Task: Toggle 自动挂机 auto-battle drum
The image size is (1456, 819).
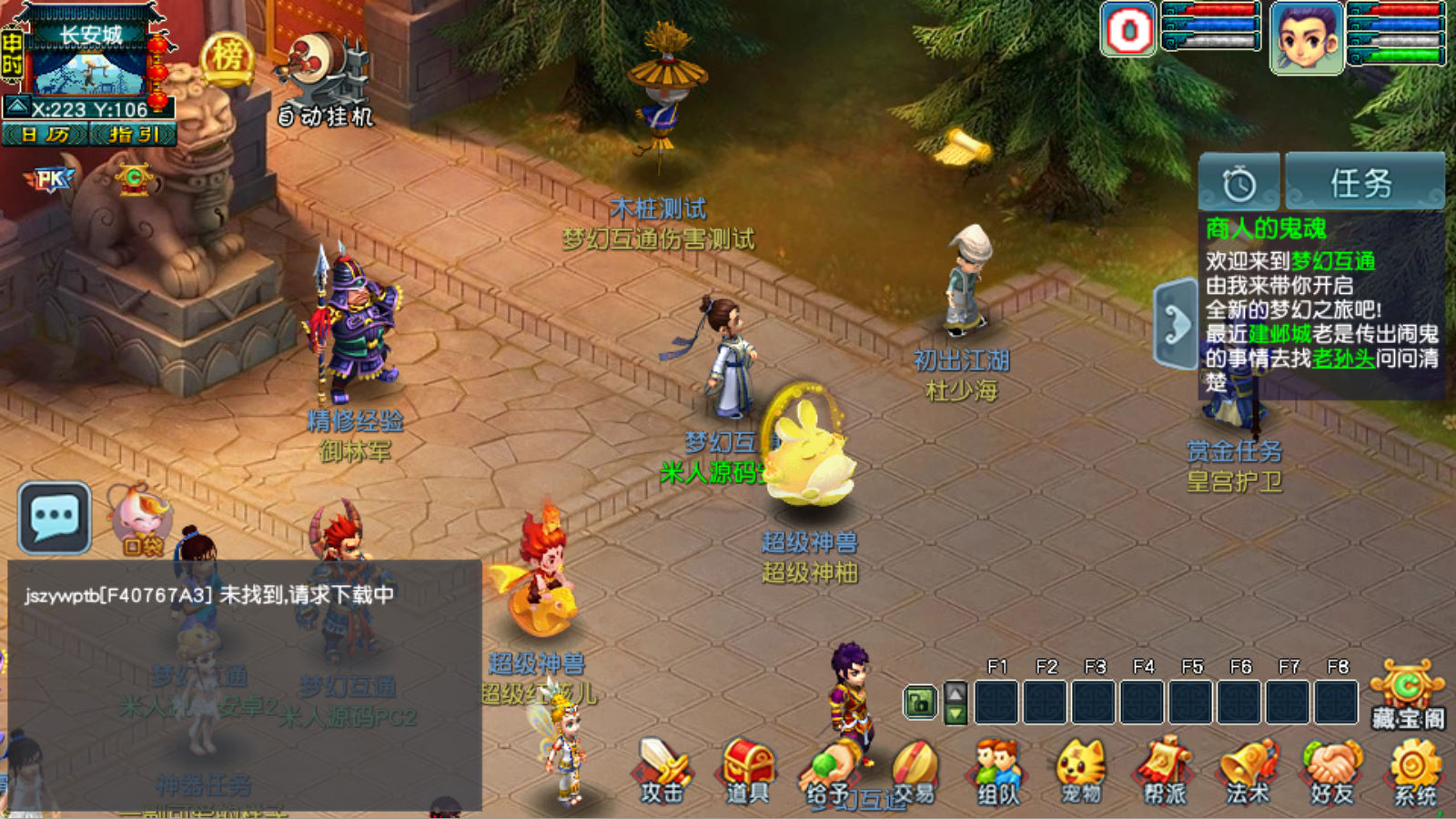Action: (325, 84)
